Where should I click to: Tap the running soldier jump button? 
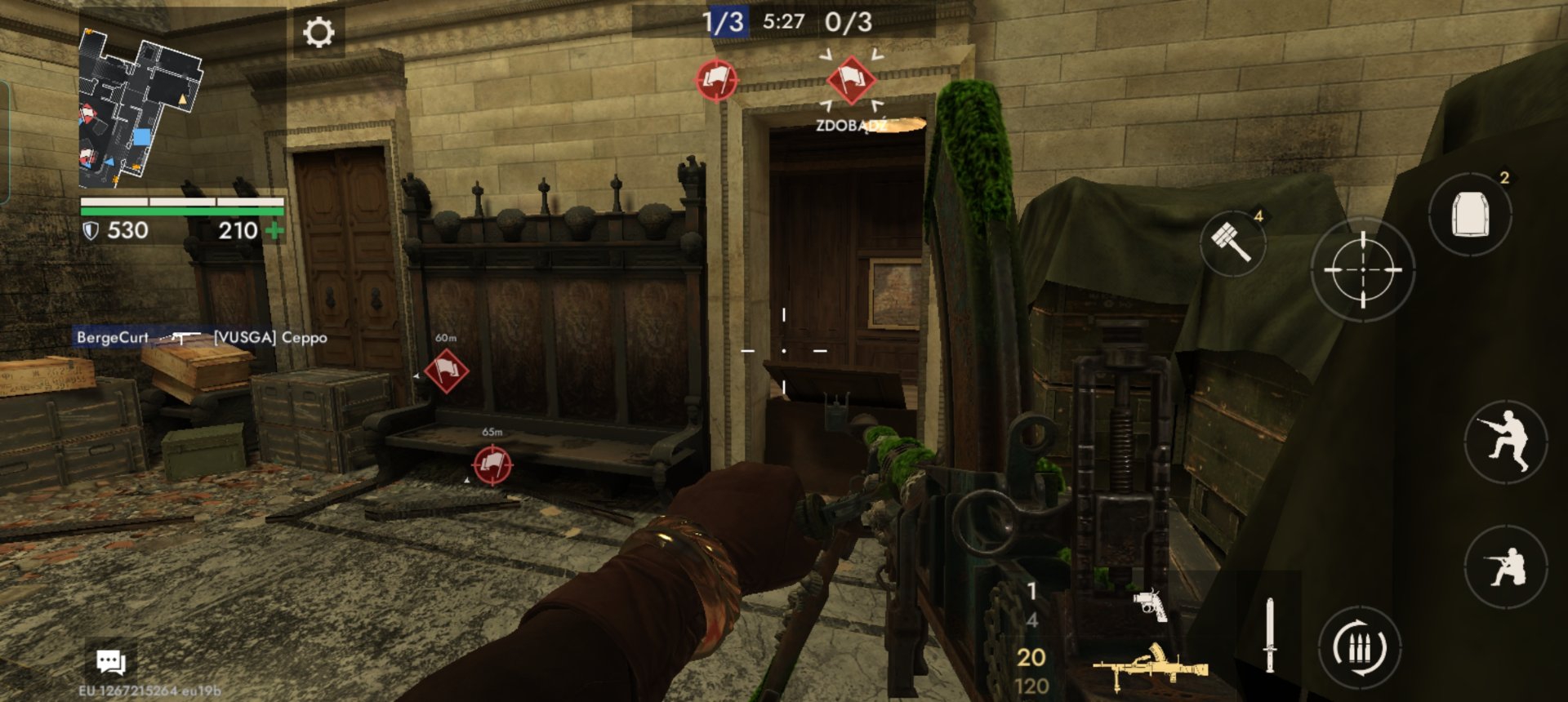tap(1506, 442)
